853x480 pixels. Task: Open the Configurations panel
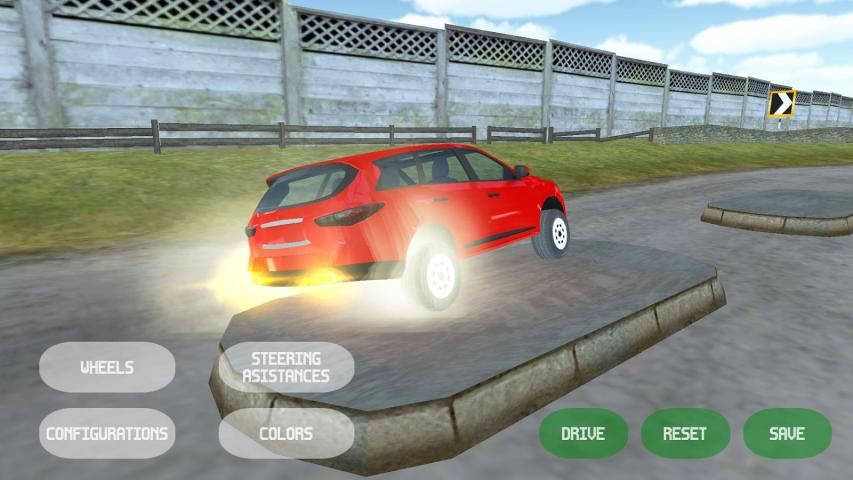107,433
